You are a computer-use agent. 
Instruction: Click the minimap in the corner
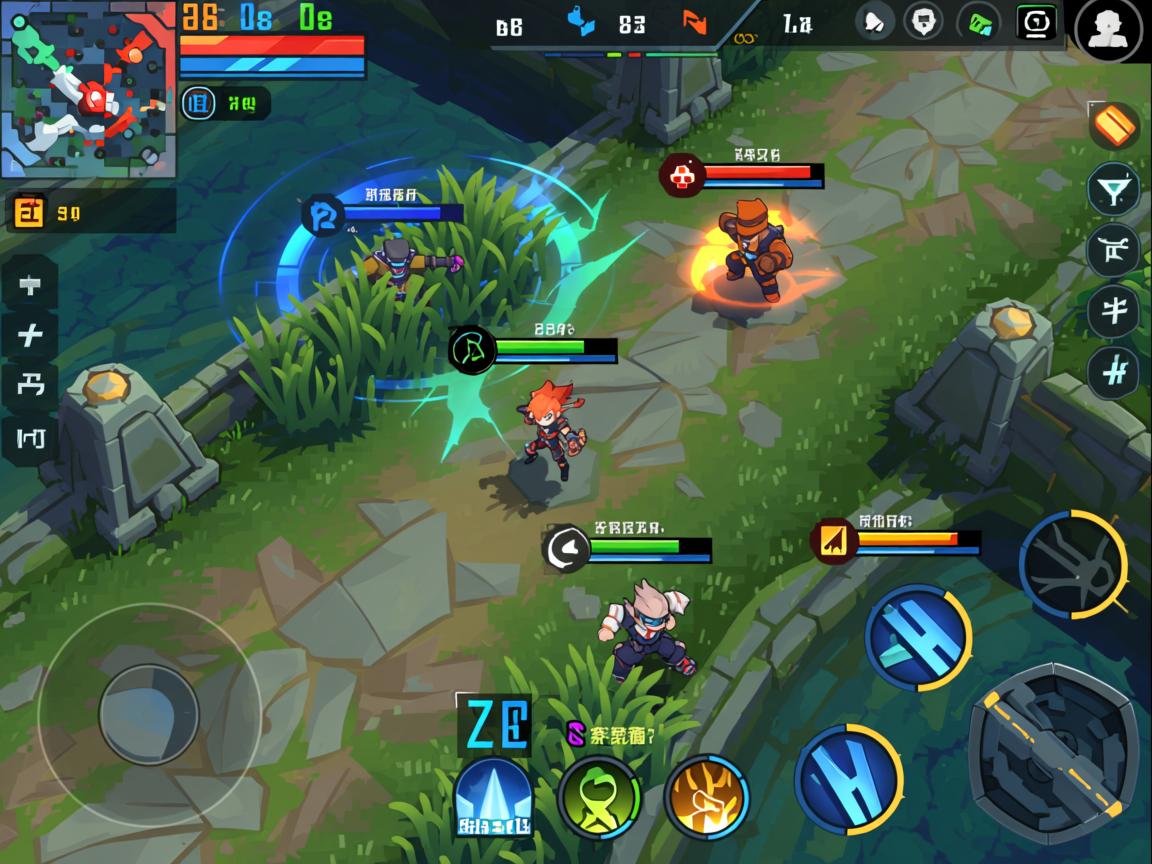click(88, 89)
